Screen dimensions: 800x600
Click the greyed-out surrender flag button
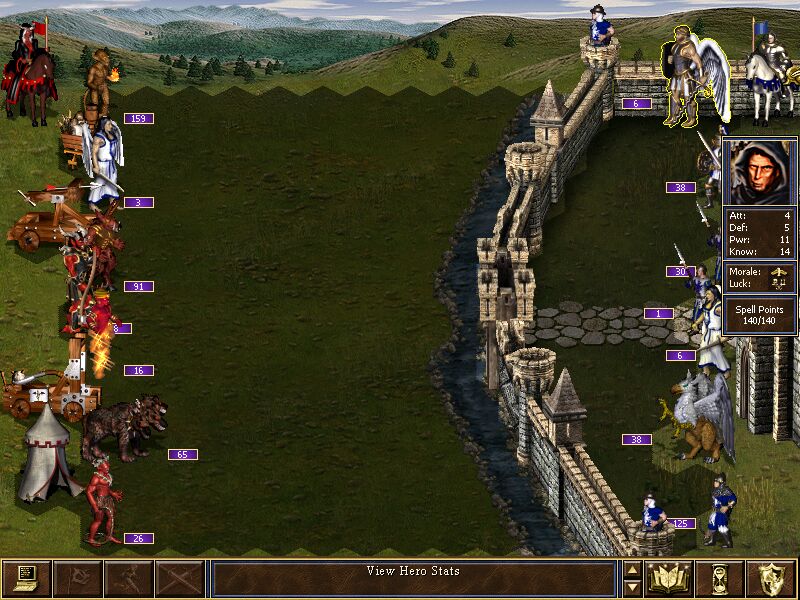coord(77,579)
